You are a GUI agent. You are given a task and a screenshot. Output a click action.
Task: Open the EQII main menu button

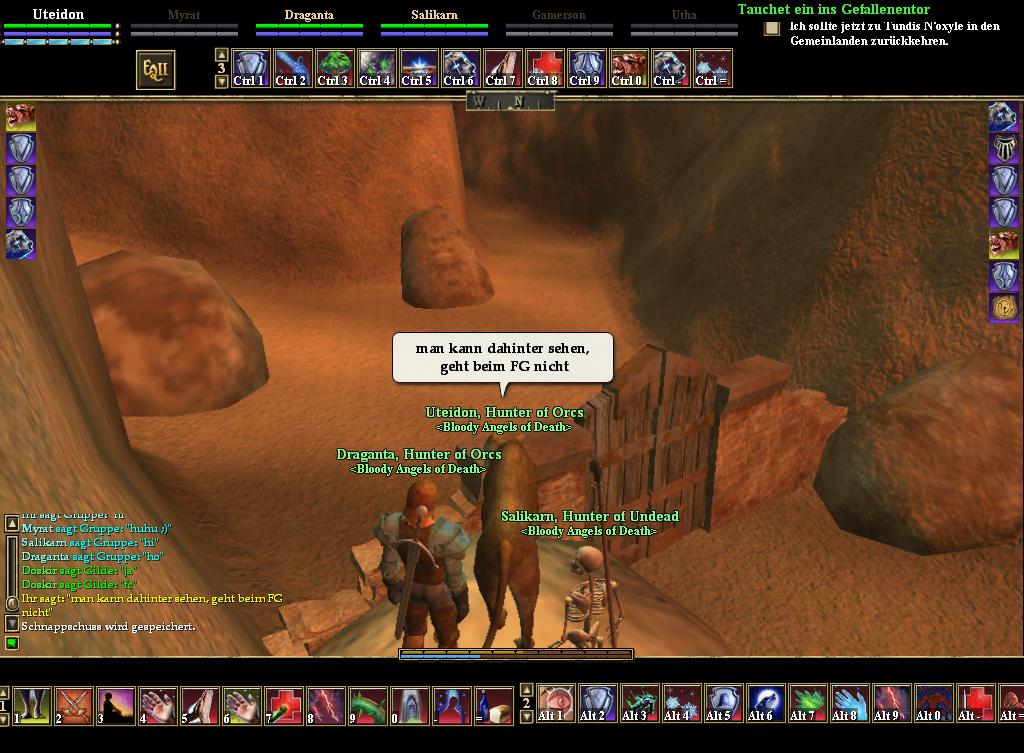coord(156,69)
